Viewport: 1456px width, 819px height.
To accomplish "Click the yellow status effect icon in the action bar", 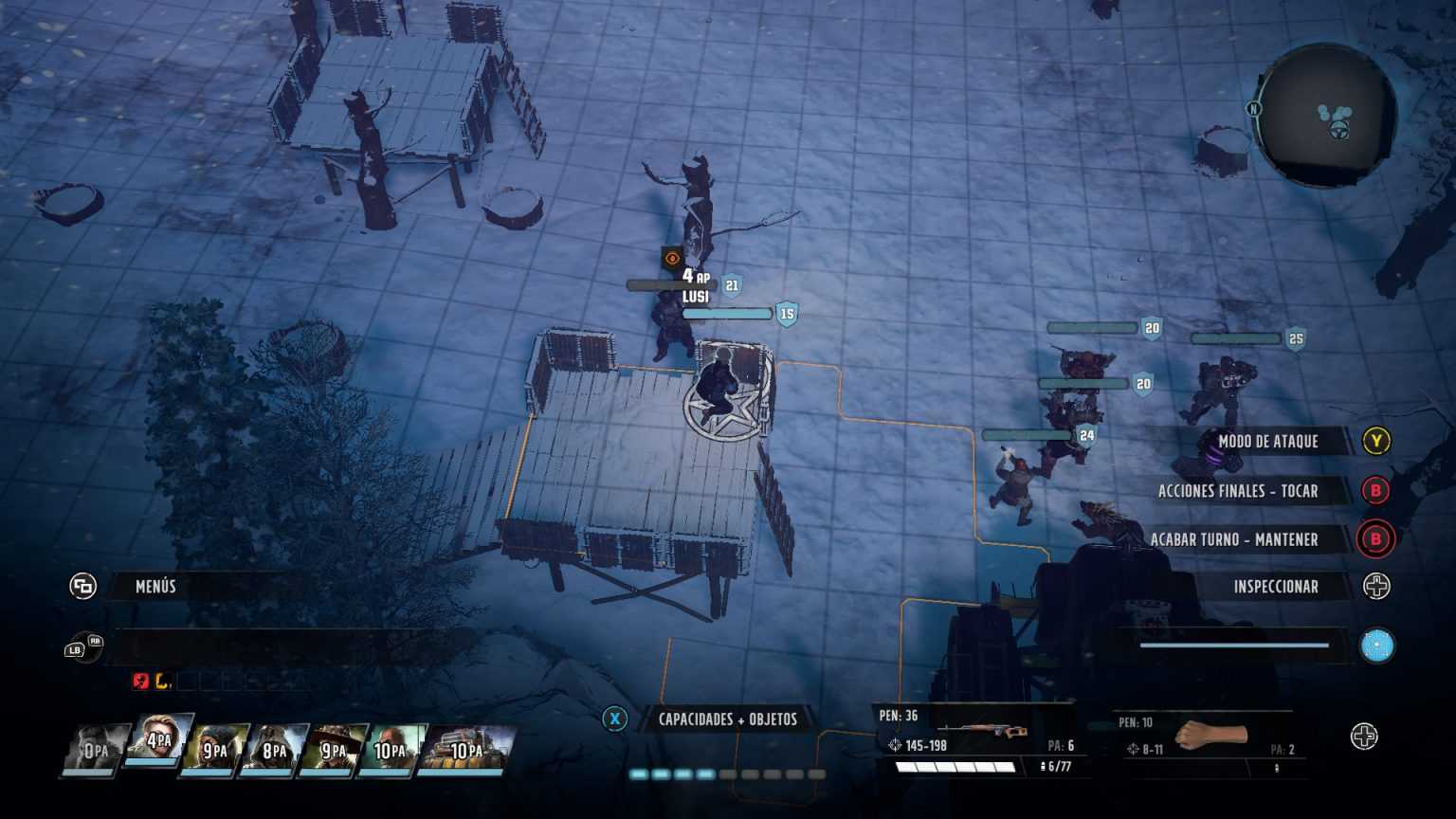I will (x=161, y=681).
